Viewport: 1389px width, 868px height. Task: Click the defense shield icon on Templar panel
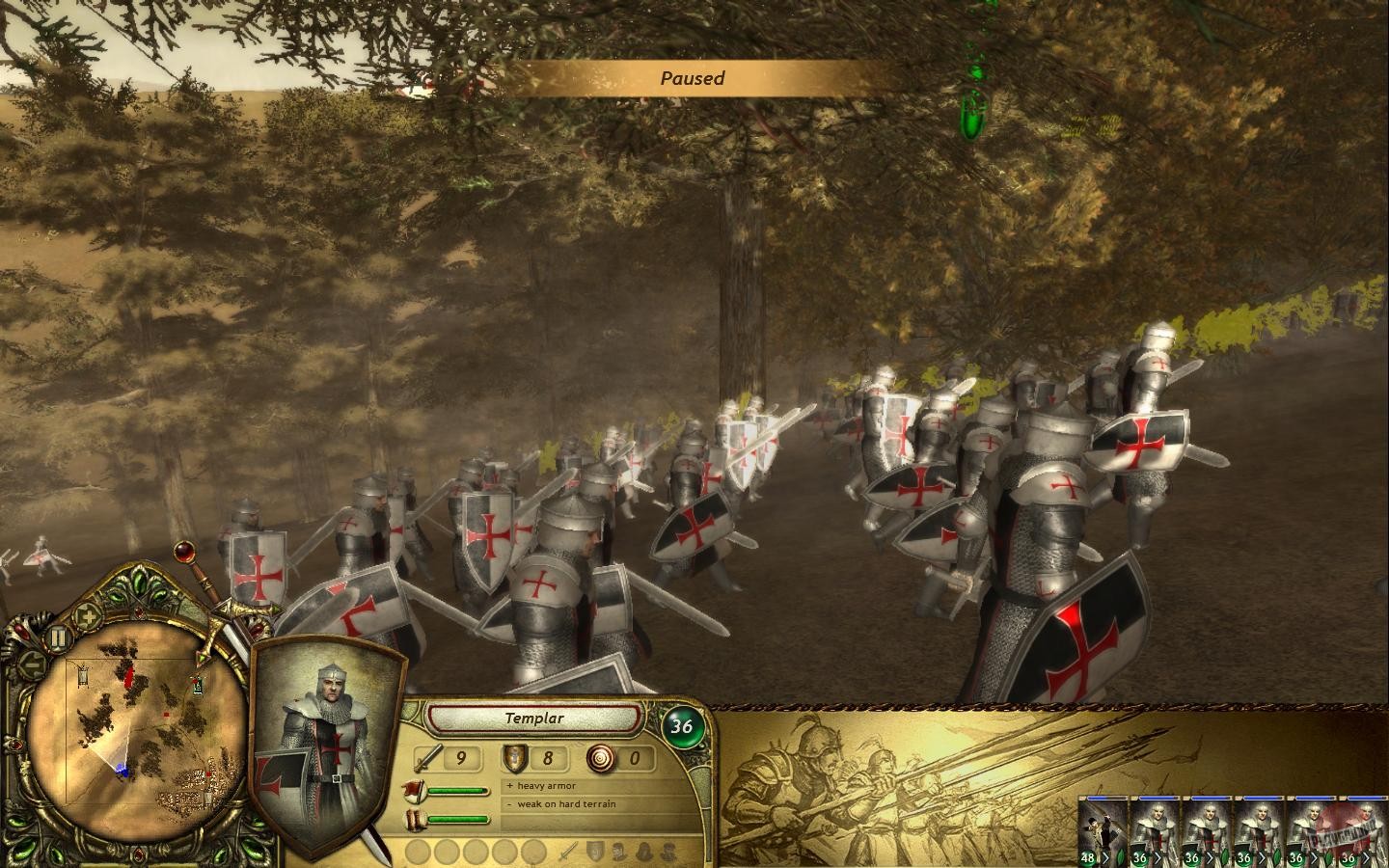pyautogui.click(x=514, y=759)
